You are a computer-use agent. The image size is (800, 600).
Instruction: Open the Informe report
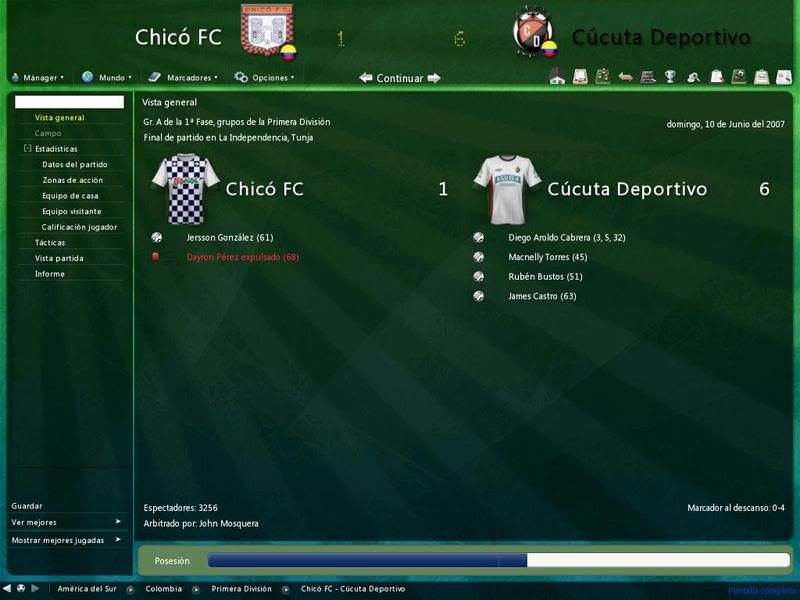coord(50,273)
